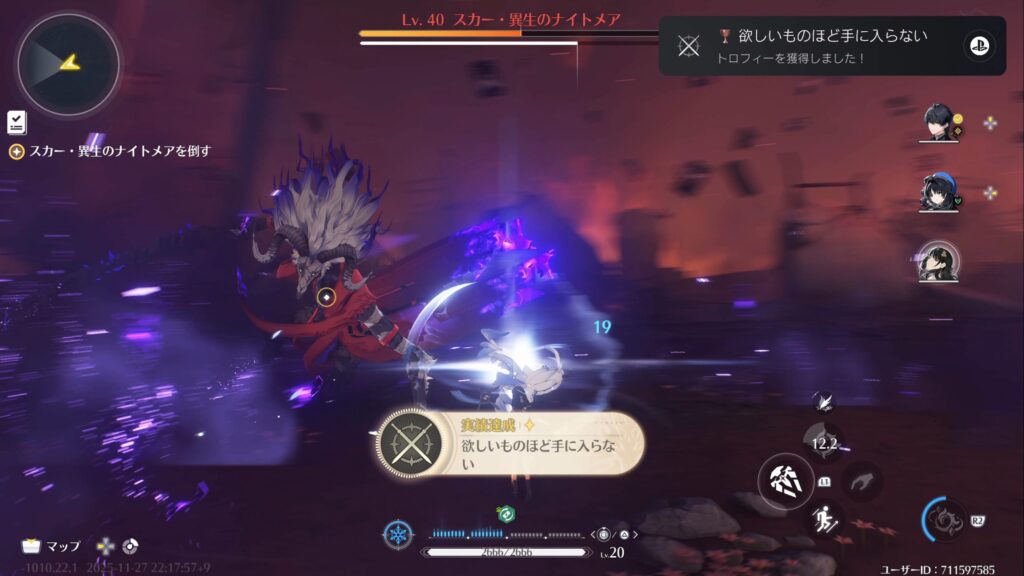1024x576 pixels.
Task: Select the third party member portrait
Action: click(x=939, y=262)
